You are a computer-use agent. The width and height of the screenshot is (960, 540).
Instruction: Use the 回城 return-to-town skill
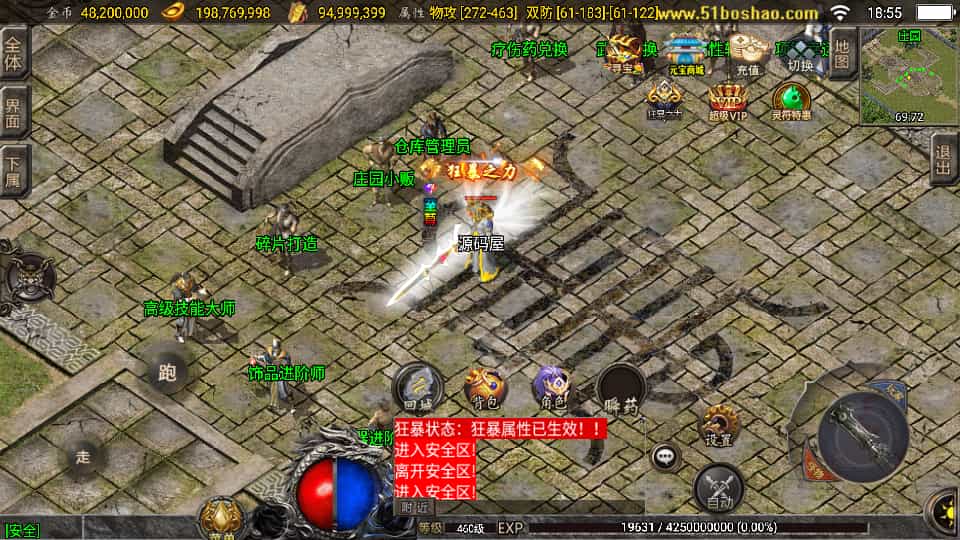[417, 386]
